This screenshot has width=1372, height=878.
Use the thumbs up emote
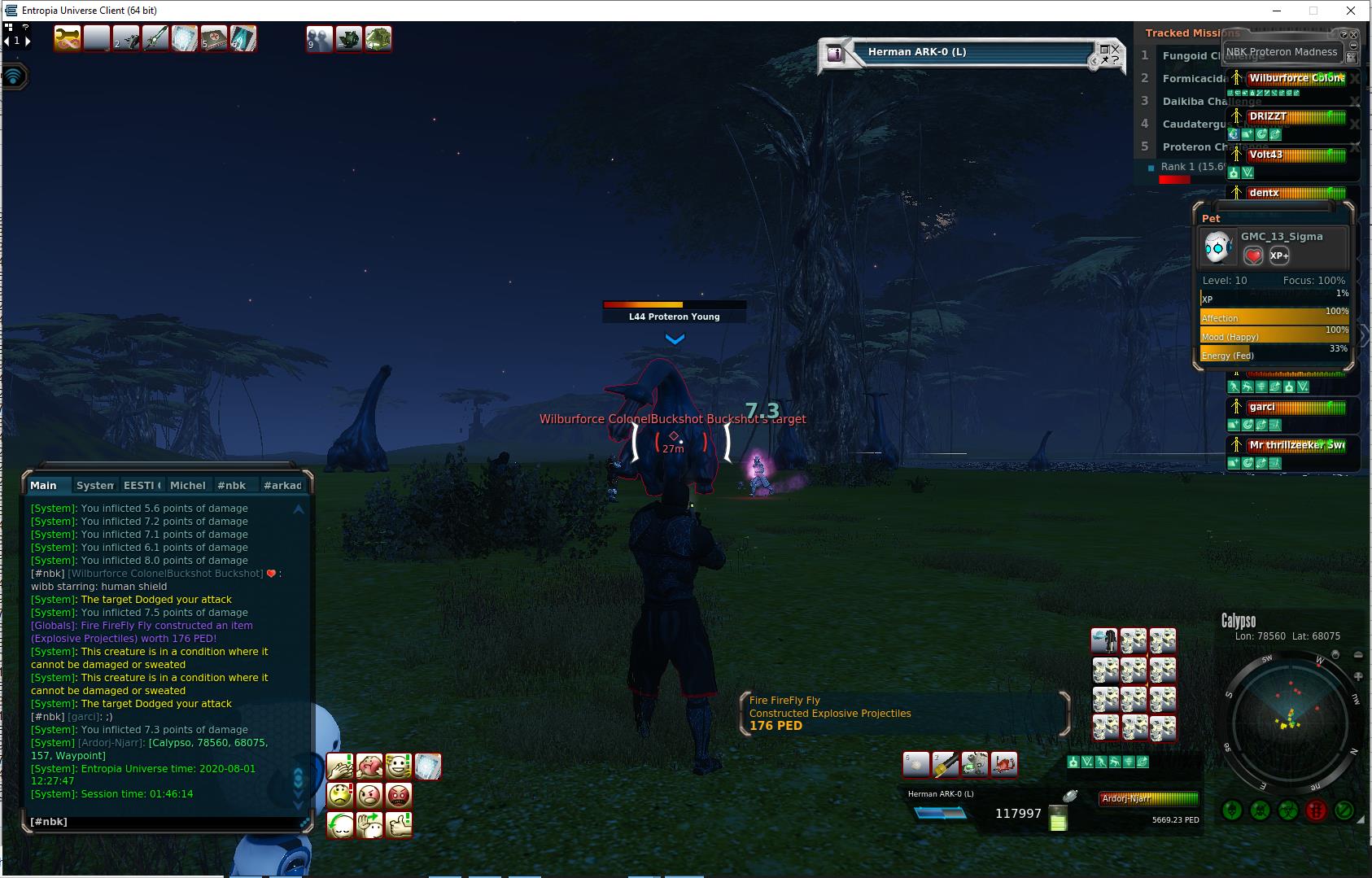pyautogui.click(x=399, y=824)
